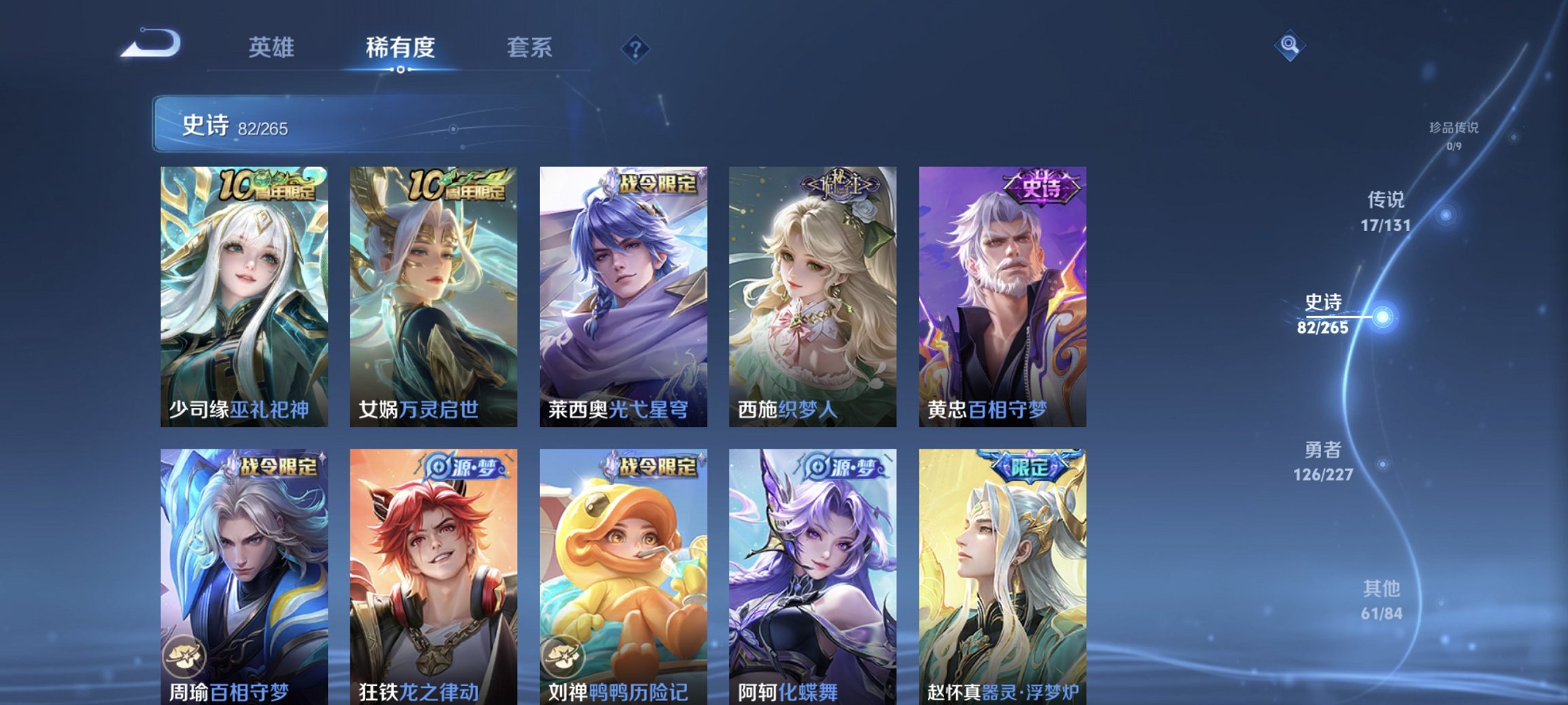Open the help question mark icon

[x=633, y=49]
